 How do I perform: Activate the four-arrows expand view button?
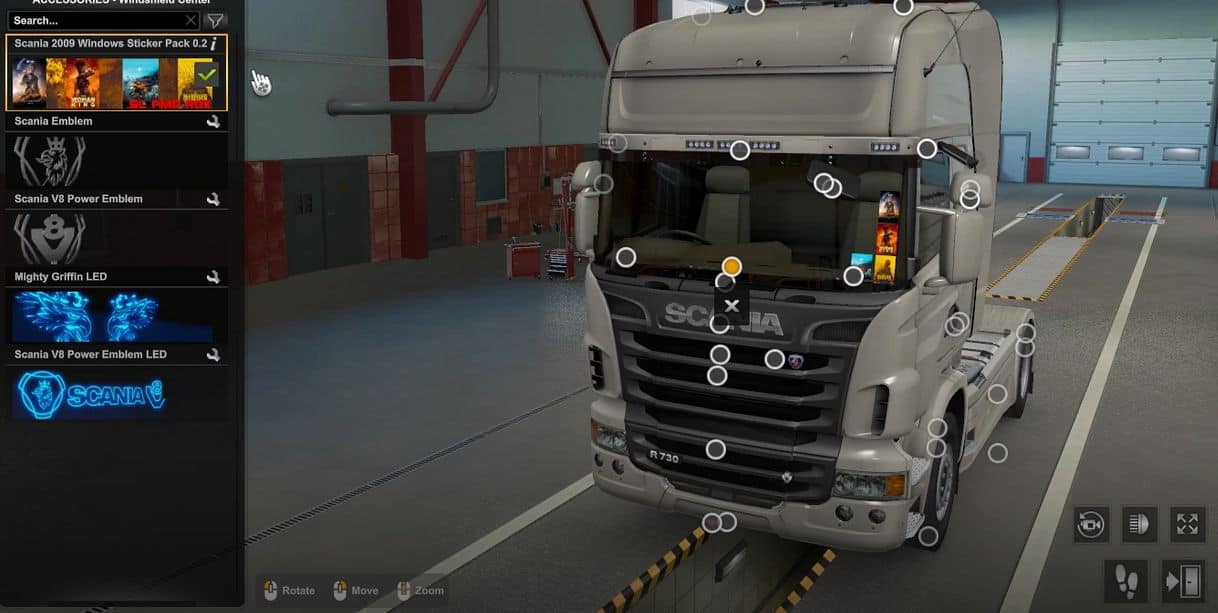pos(1187,524)
